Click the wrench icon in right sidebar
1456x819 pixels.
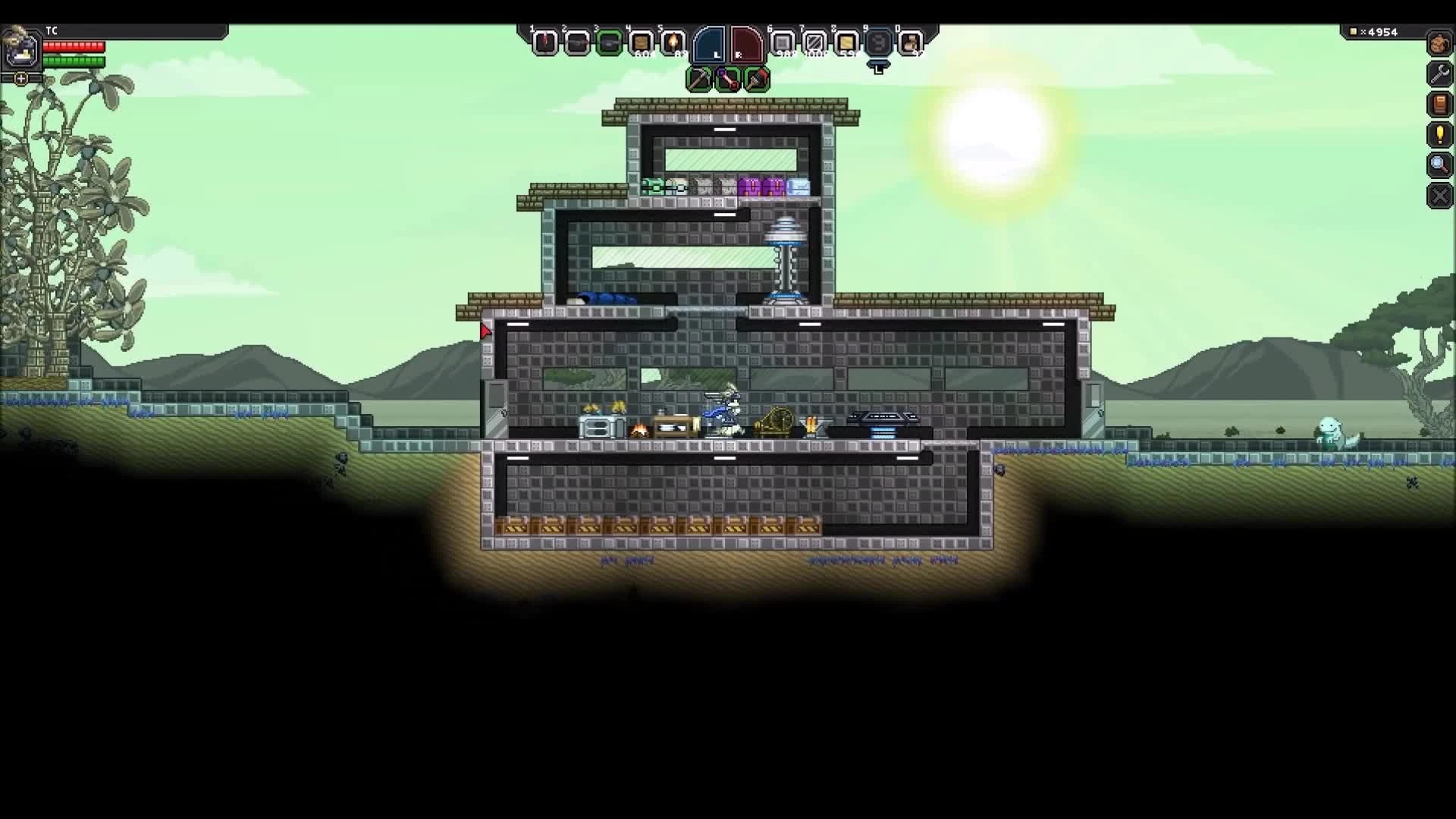point(1441,74)
